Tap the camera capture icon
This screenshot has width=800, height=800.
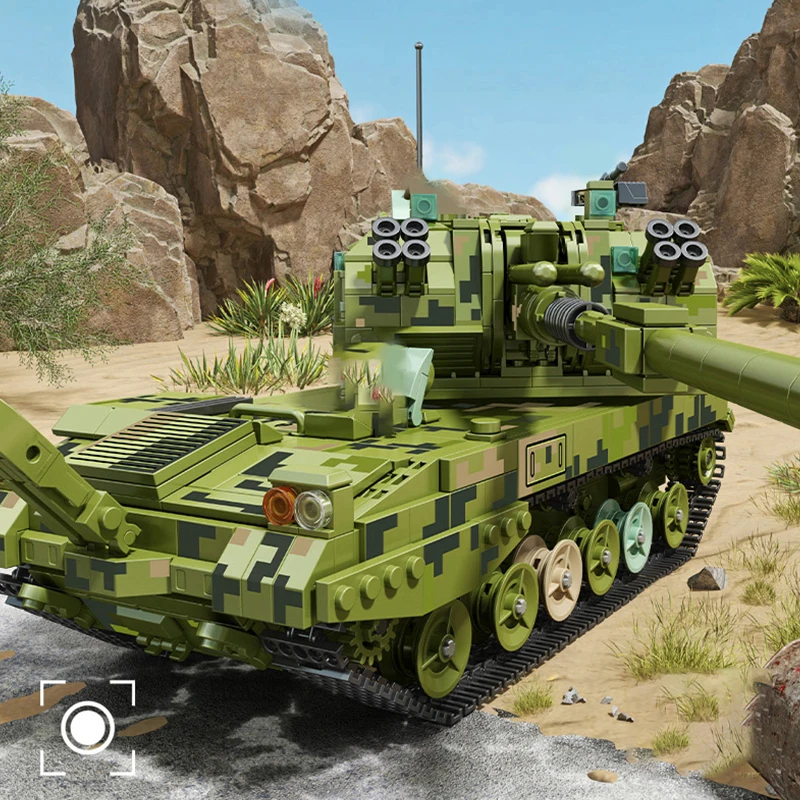pyautogui.click(x=87, y=727)
